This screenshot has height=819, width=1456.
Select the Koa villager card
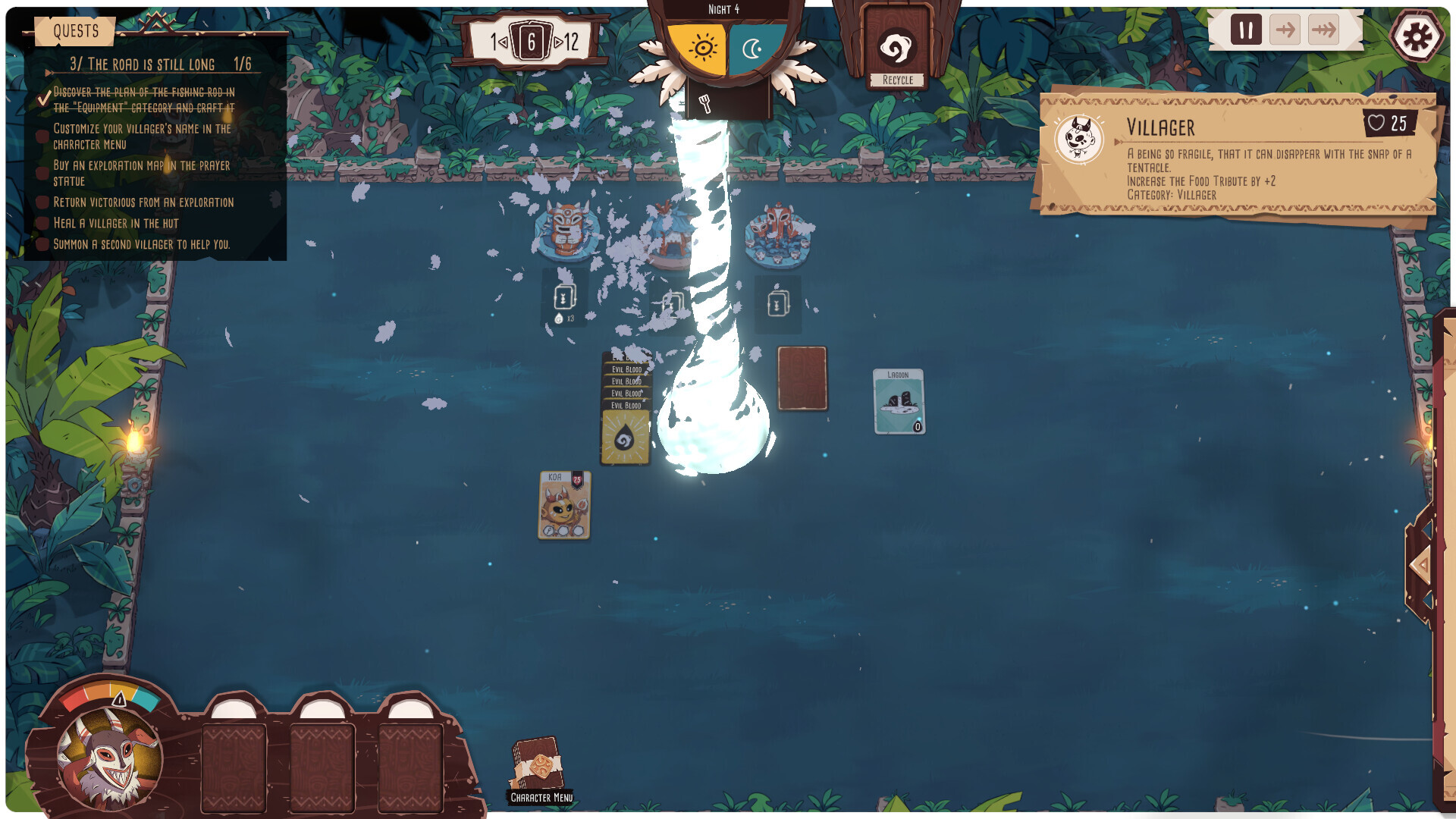[x=564, y=505]
